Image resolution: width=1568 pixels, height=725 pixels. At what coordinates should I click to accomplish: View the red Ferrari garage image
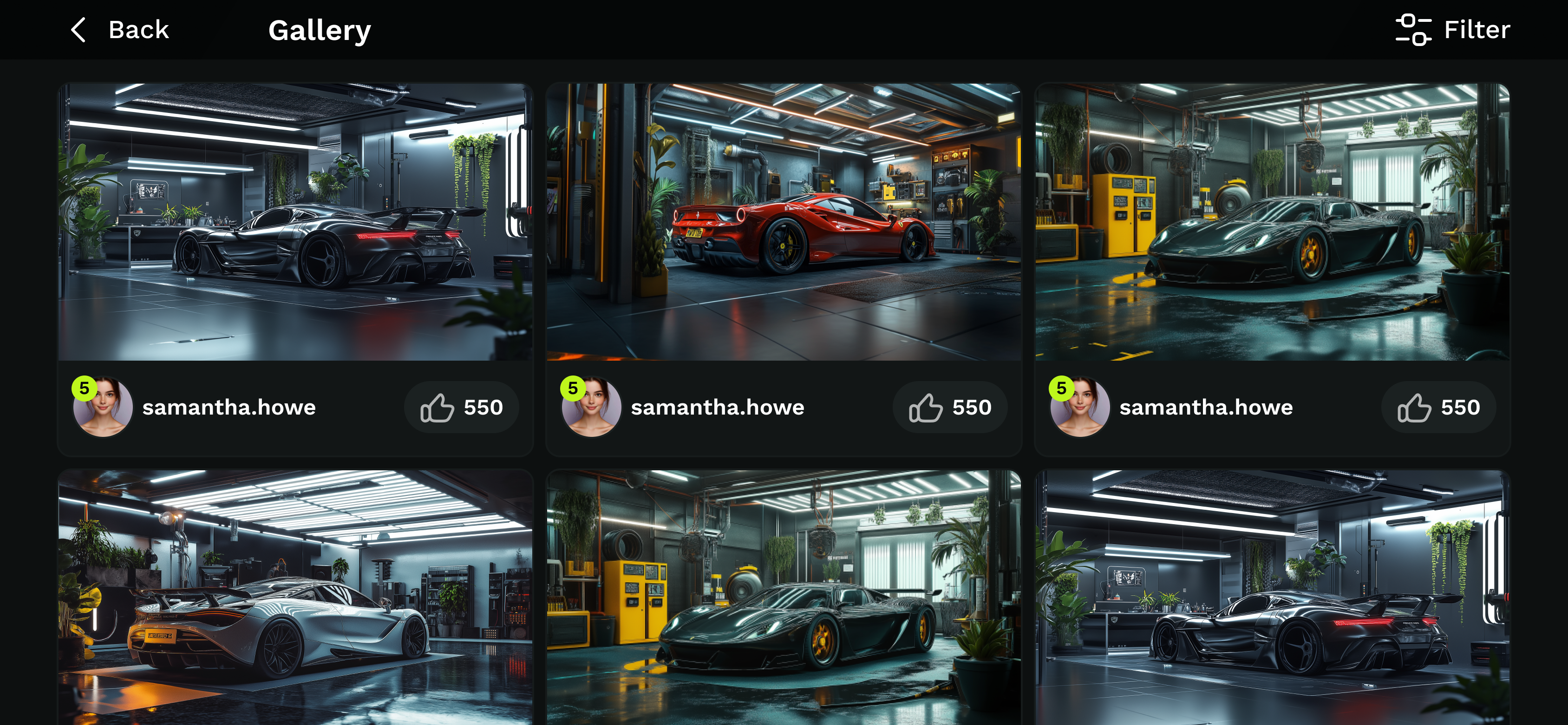pyautogui.click(x=784, y=222)
